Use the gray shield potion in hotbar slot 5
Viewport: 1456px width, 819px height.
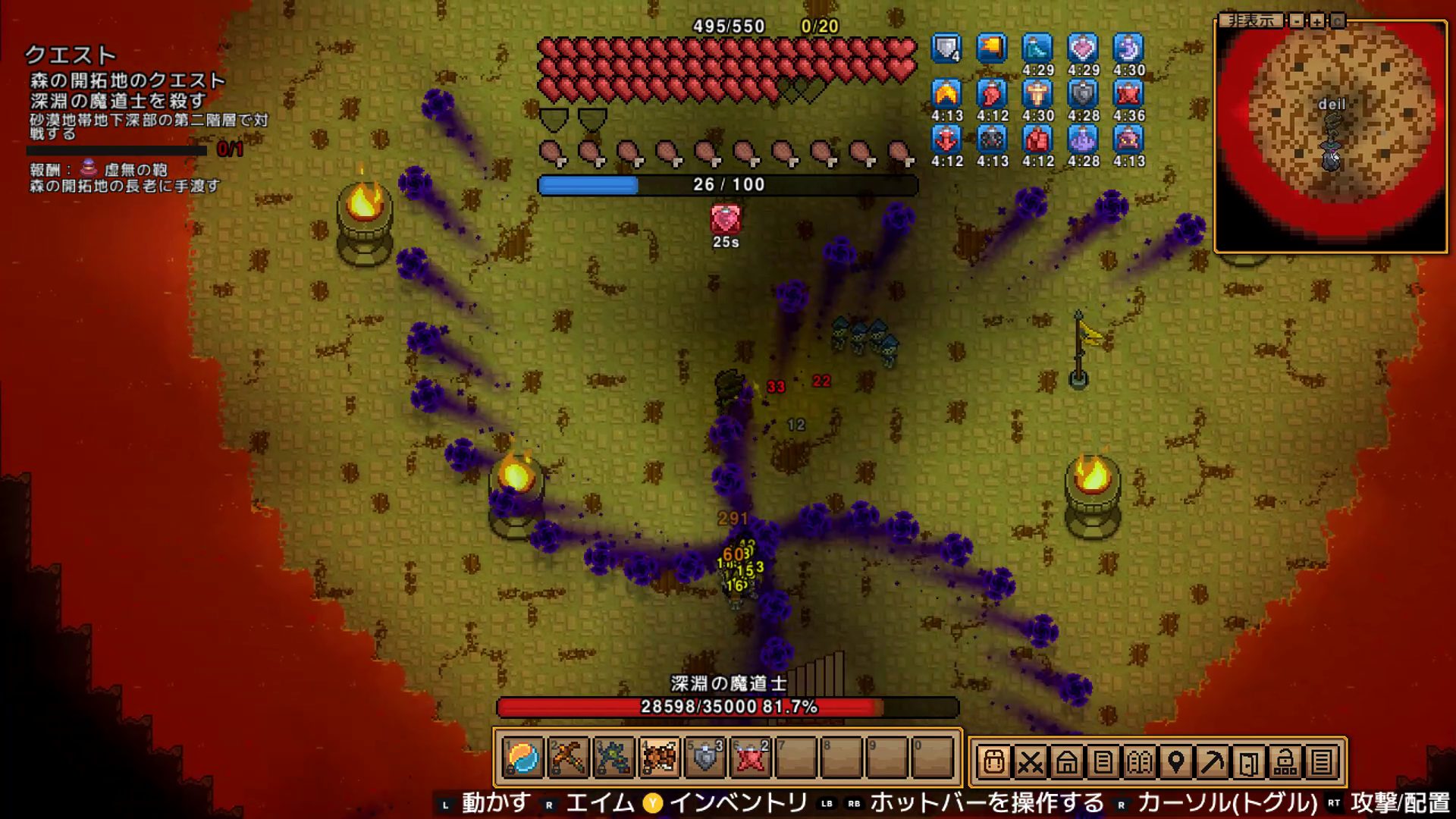point(705,758)
